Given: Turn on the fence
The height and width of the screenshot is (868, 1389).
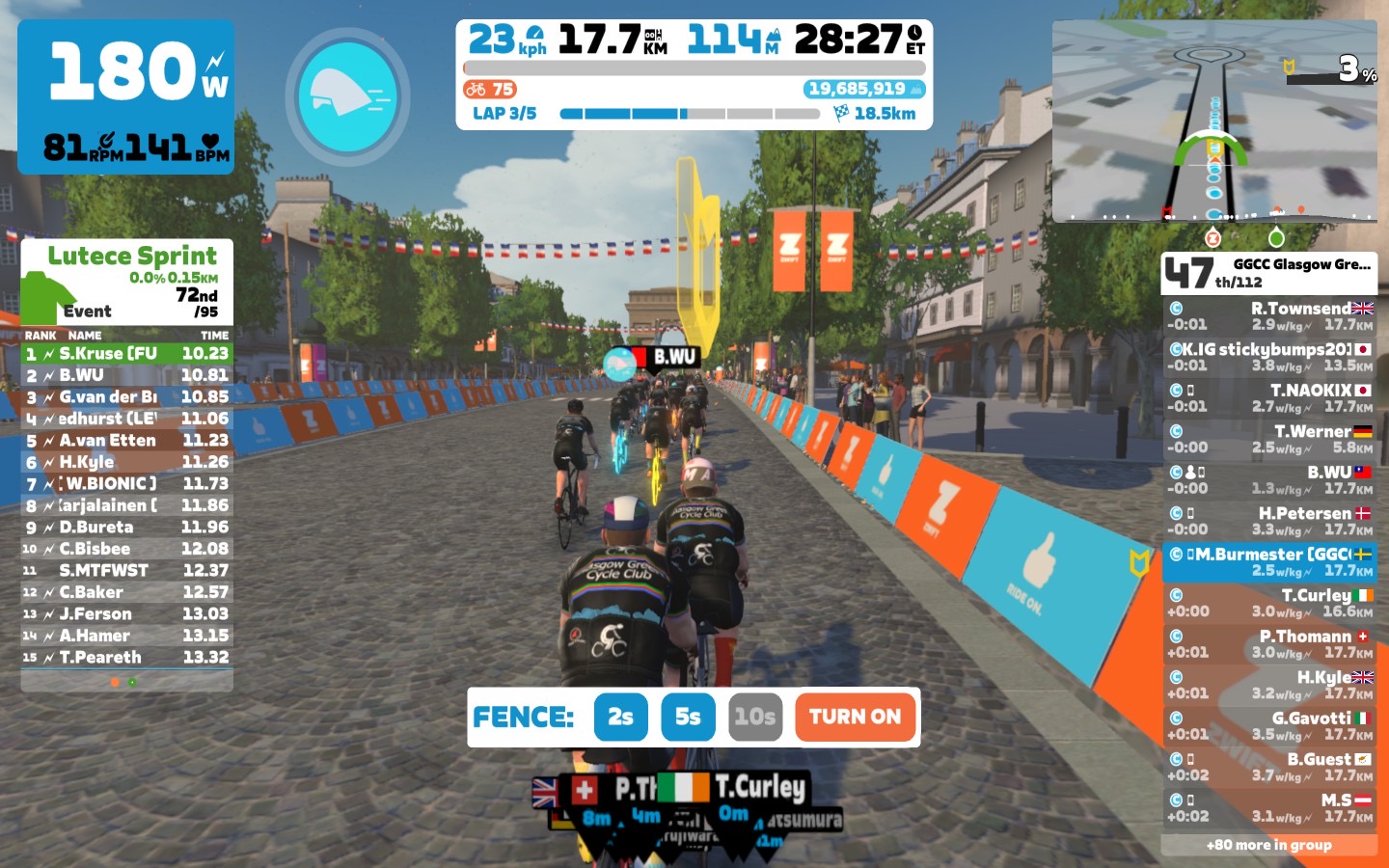Looking at the screenshot, I should click(x=855, y=717).
